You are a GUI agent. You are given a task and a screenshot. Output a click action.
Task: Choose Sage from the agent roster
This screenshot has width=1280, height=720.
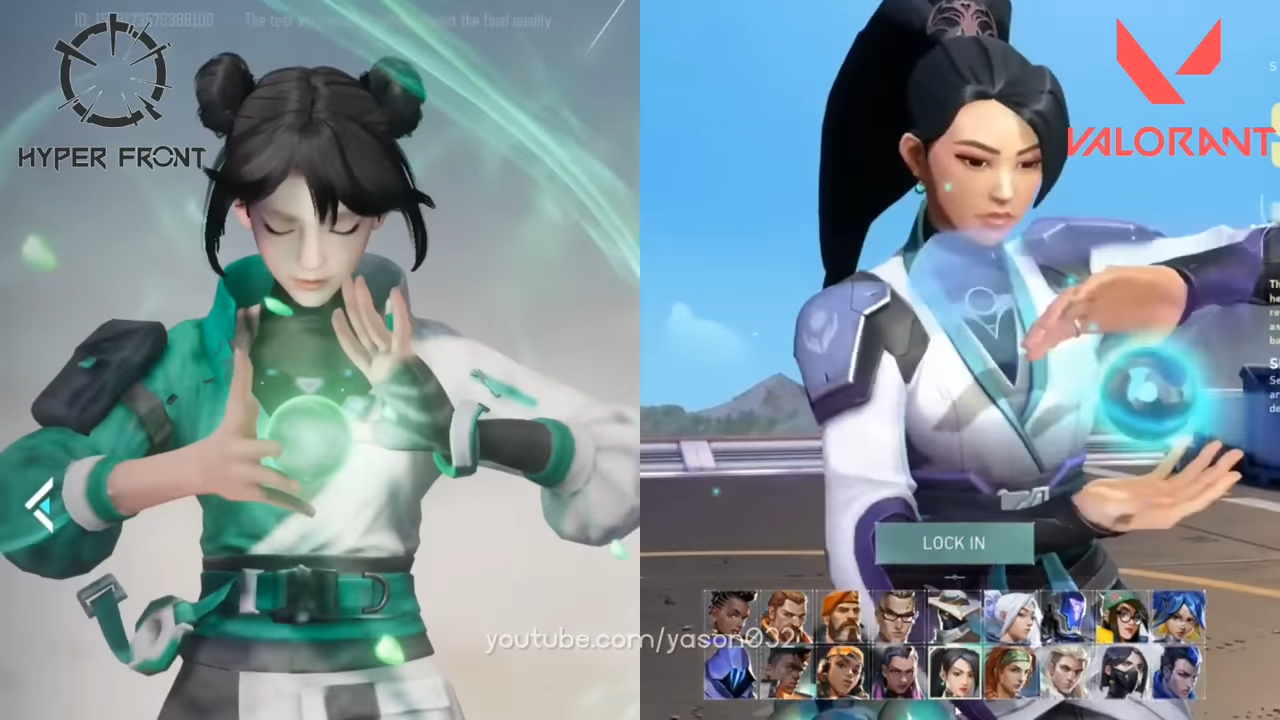955,673
